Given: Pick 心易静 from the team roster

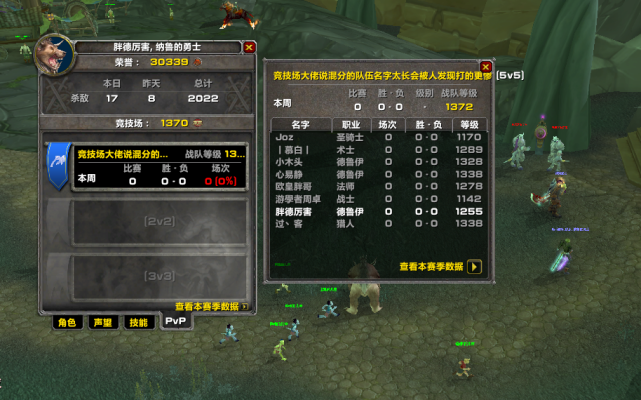Looking at the screenshot, I should click(x=380, y=174).
